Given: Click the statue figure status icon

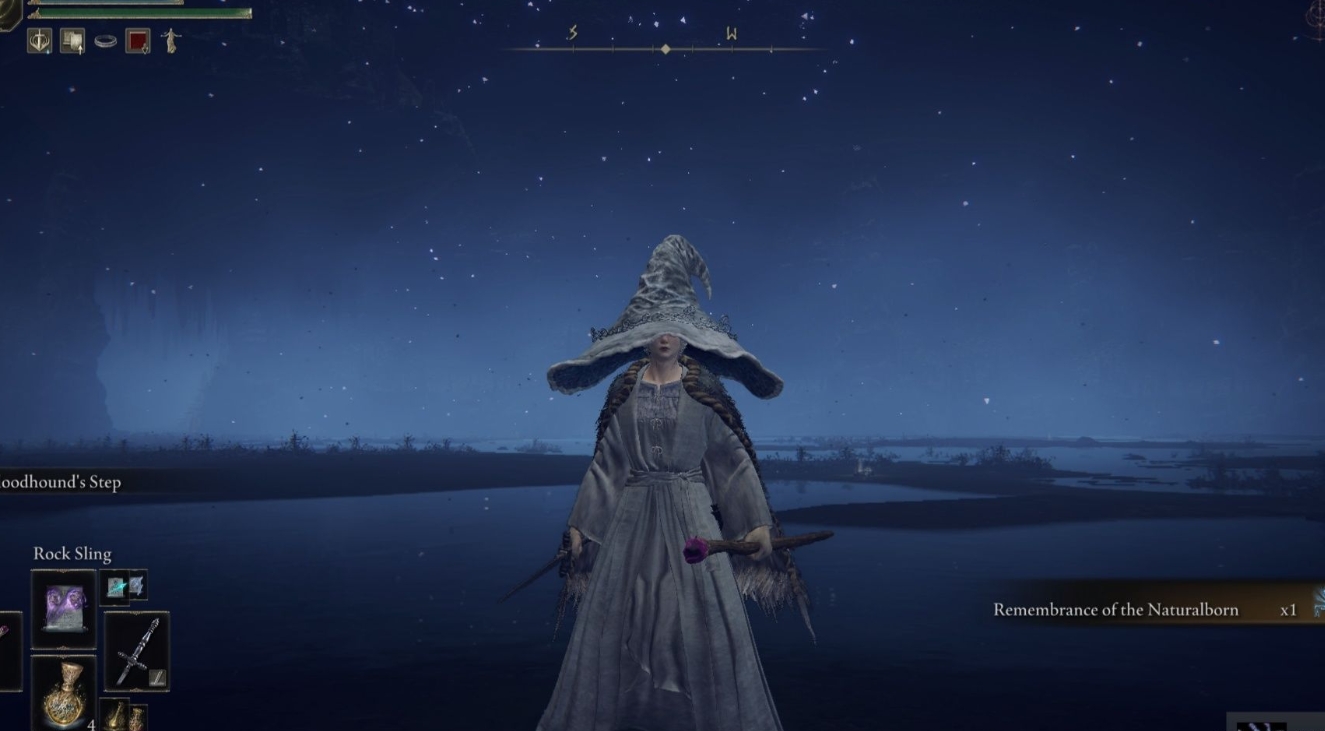Looking at the screenshot, I should pos(171,41).
